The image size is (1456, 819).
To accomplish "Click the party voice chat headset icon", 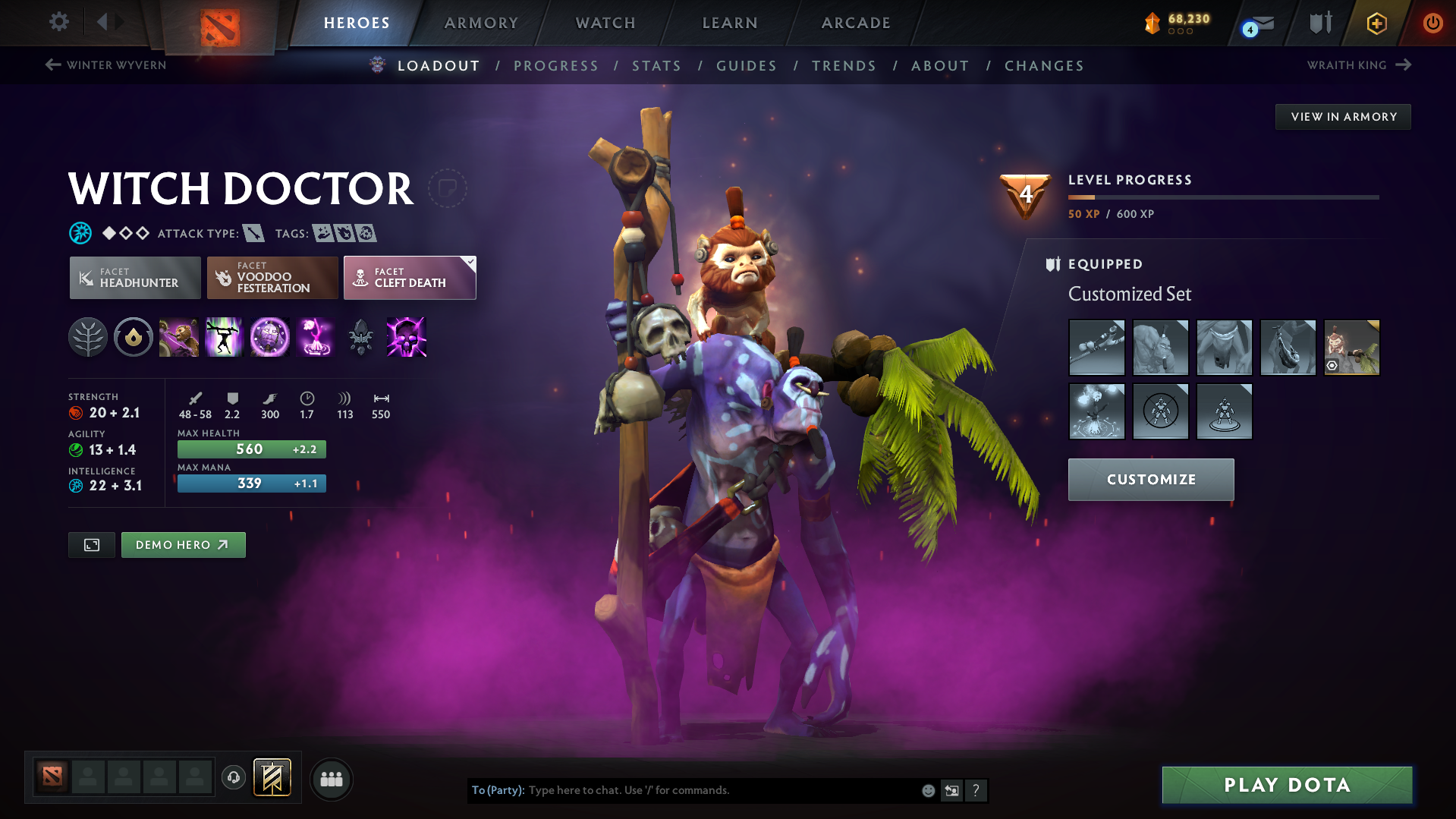I will [233, 779].
